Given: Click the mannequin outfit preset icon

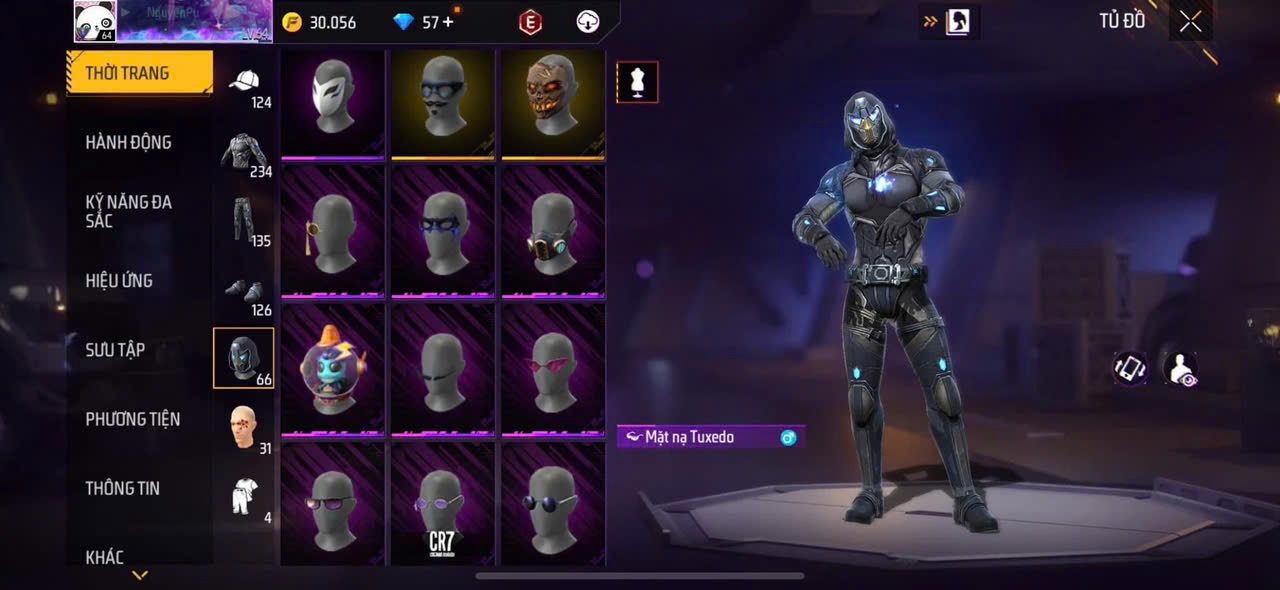Looking at the screenshot, I should click(x=637, y=82).
